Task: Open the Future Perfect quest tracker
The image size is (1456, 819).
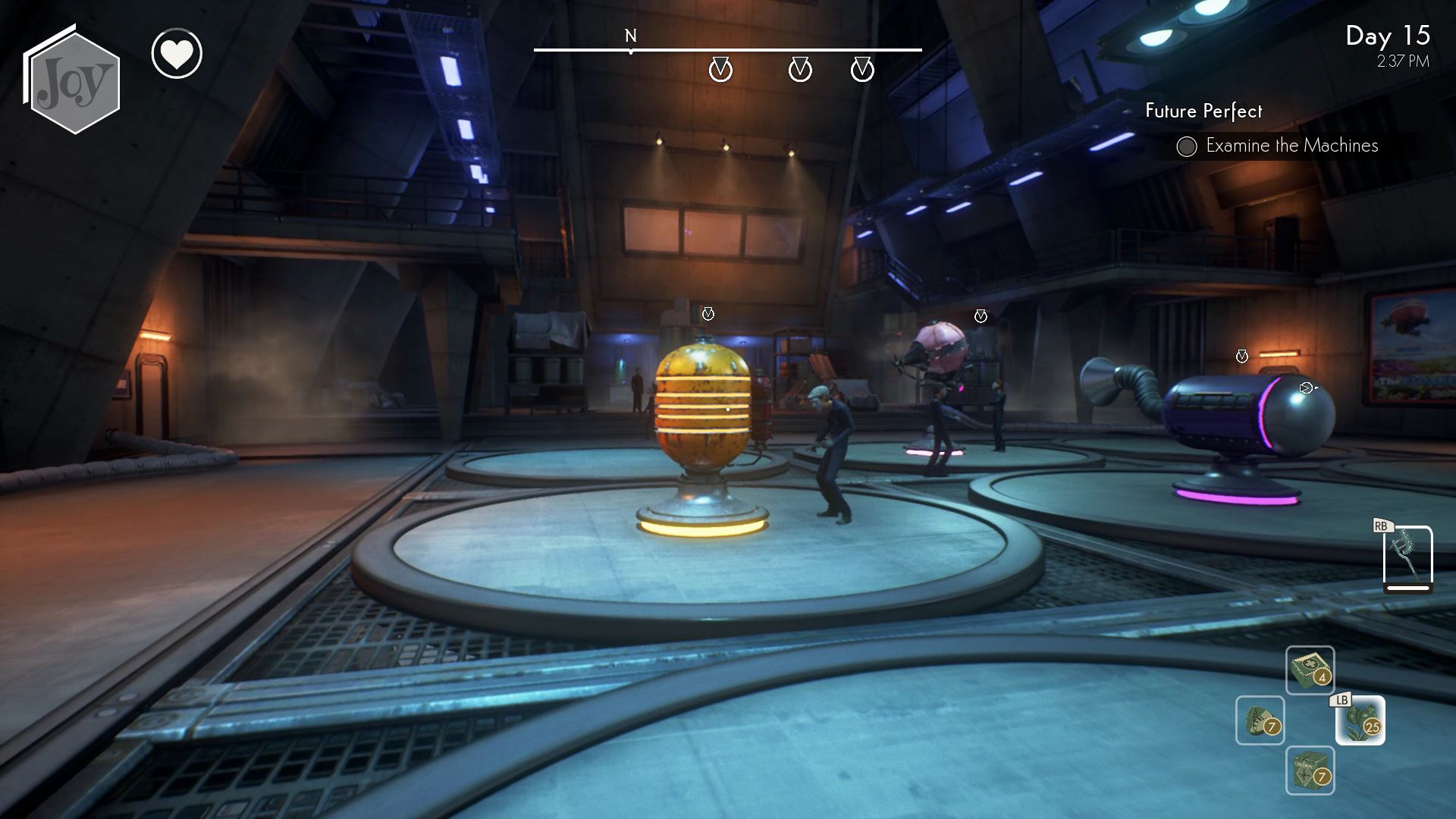Action: (x=1203, y=111)
